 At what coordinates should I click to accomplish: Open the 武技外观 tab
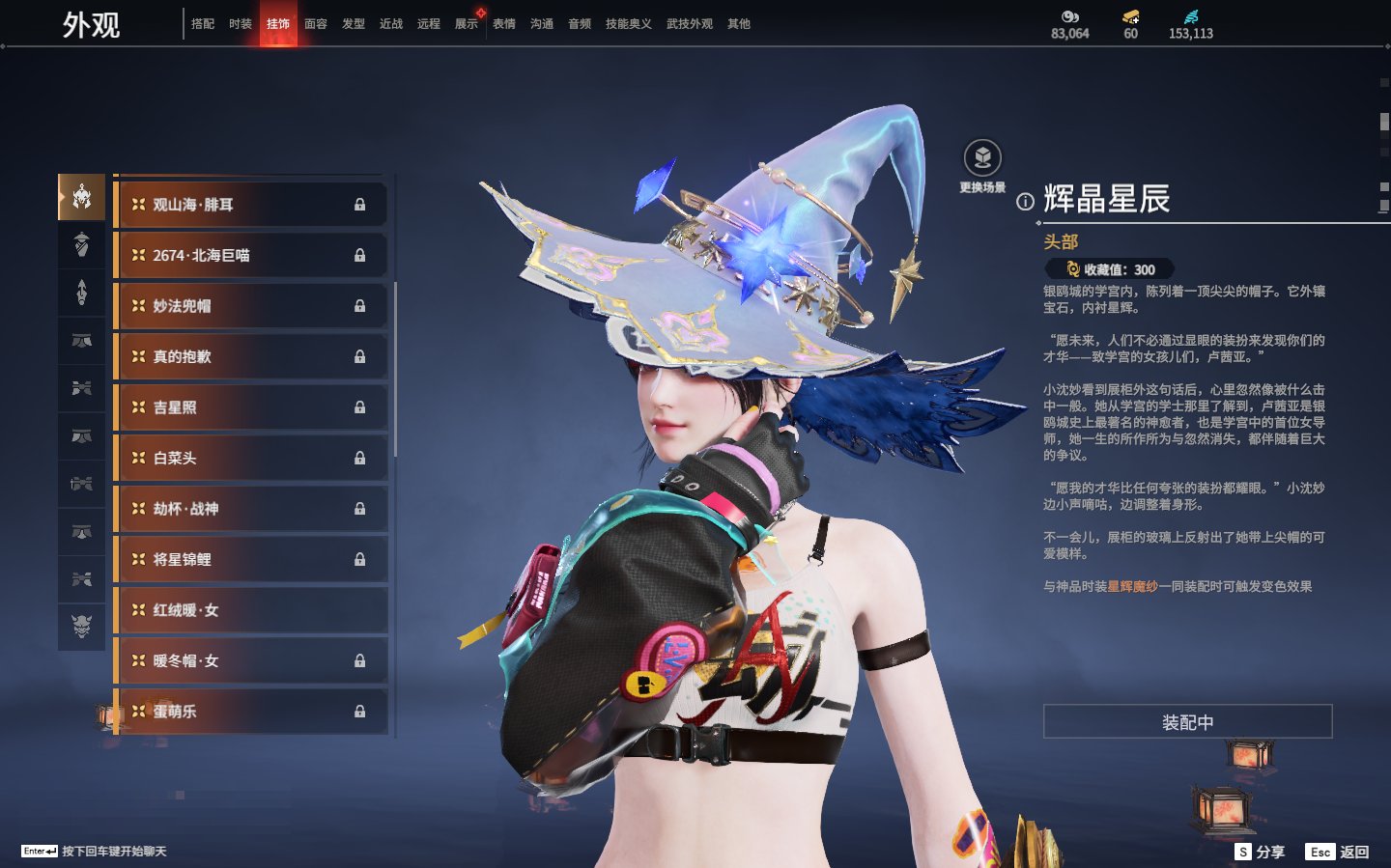(689, 24)
